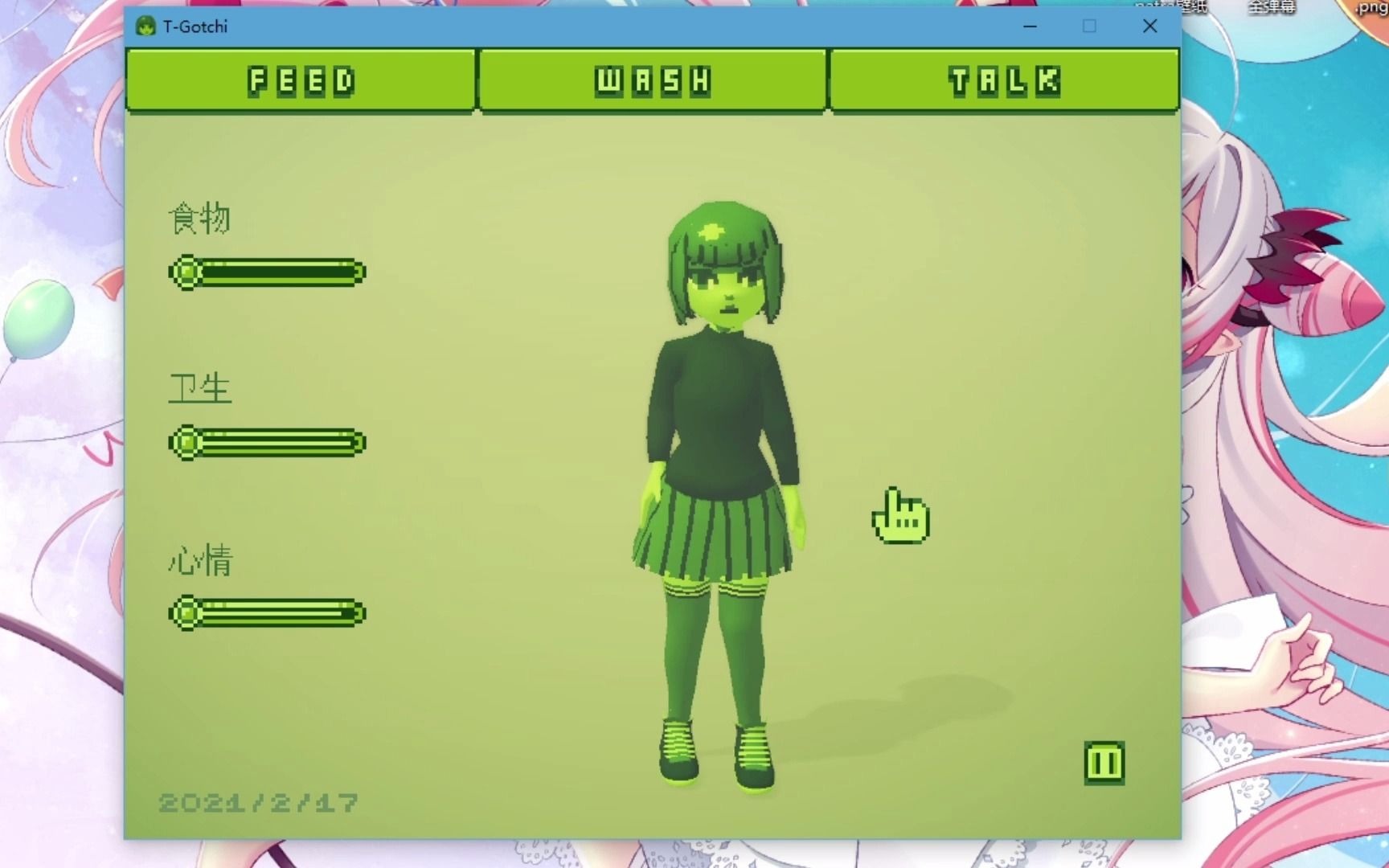Click the 心情 mood stat bar

265,613
